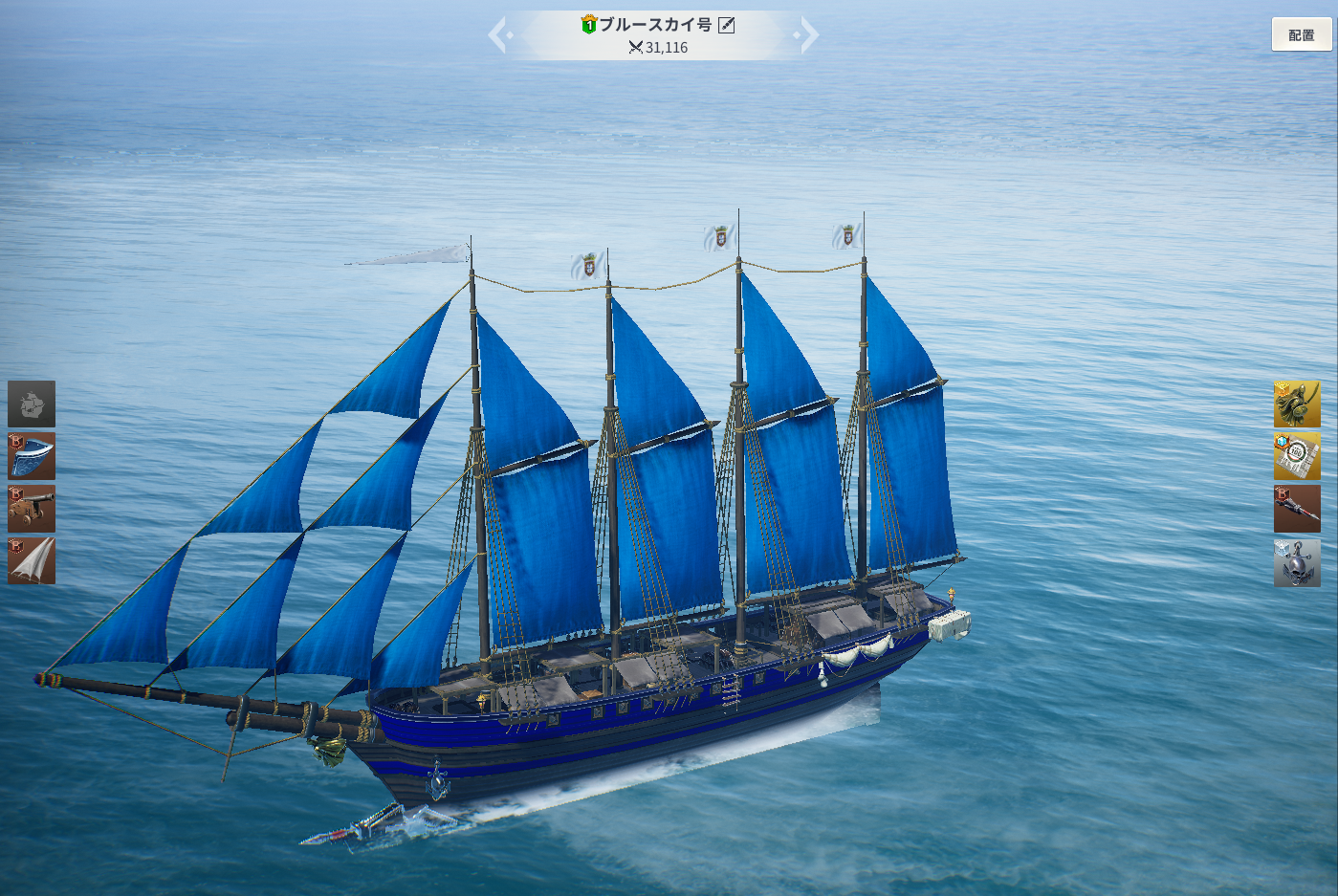Select the grey ship silhouette slot
1338x896 pixels.
pyautogui.click(x=32, y=404)
